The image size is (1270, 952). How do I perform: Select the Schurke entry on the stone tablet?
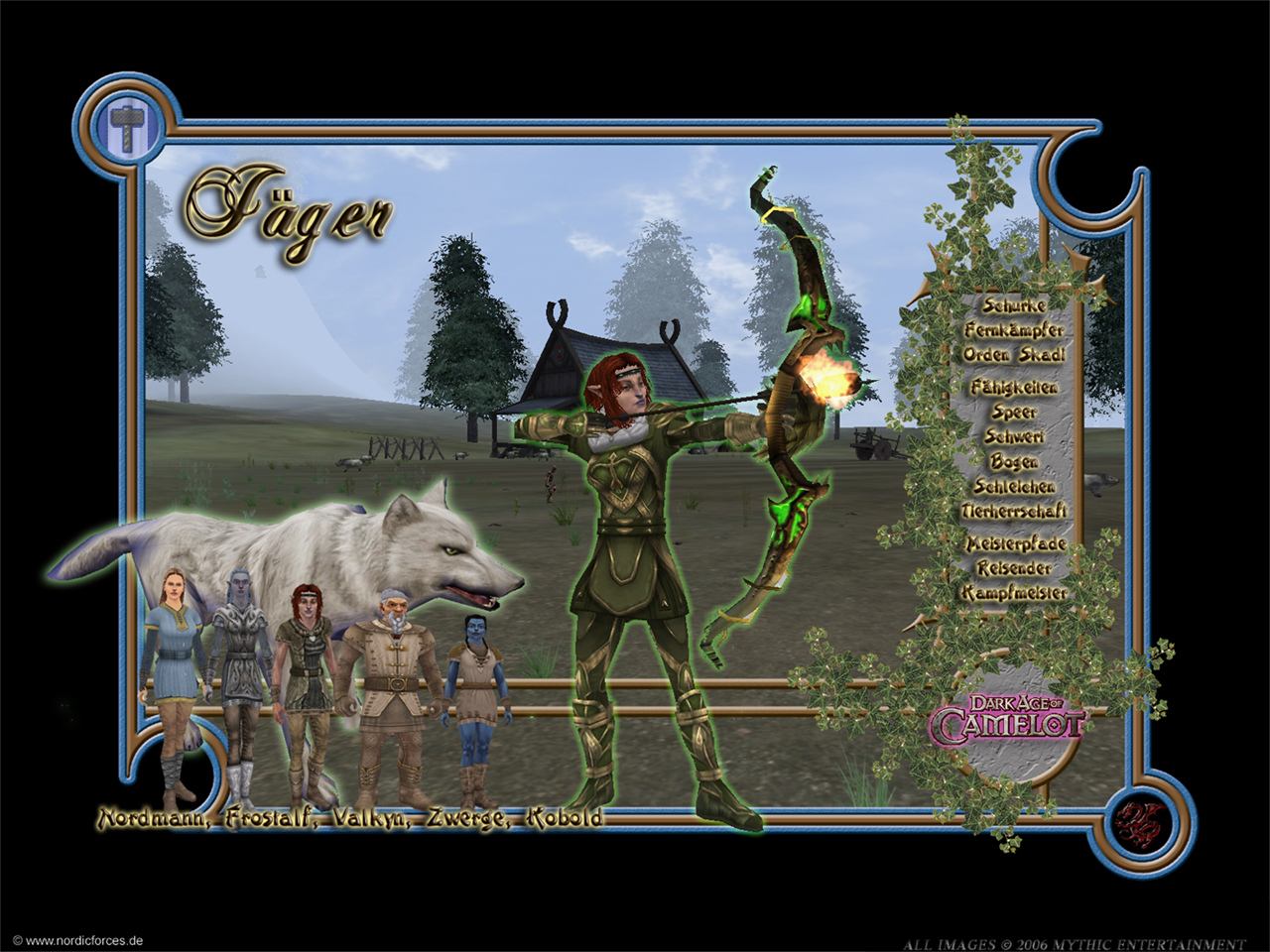click(x=1014, y=305)
